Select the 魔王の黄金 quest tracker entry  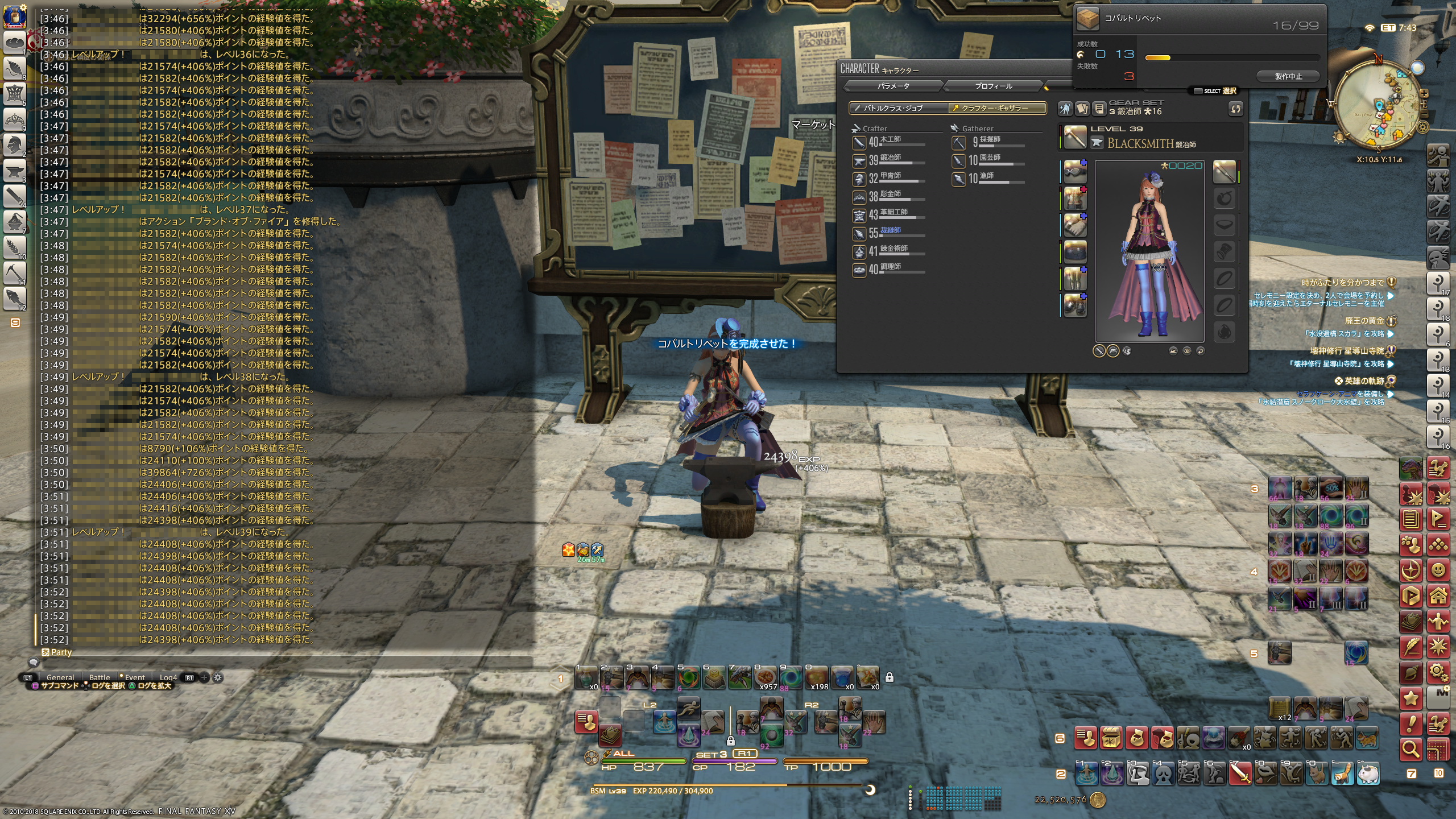coord(1364,321)
